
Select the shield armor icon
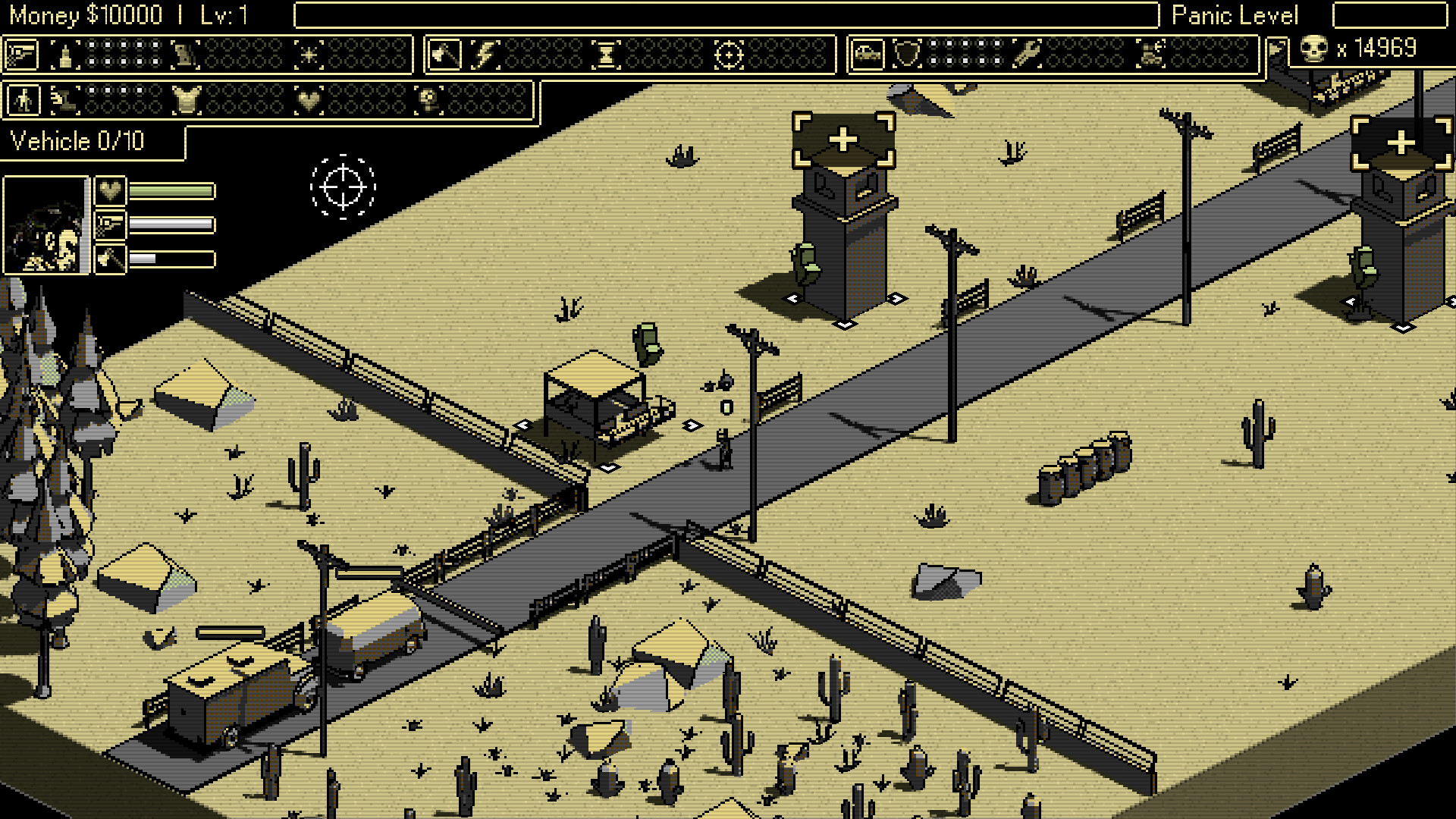908,53
